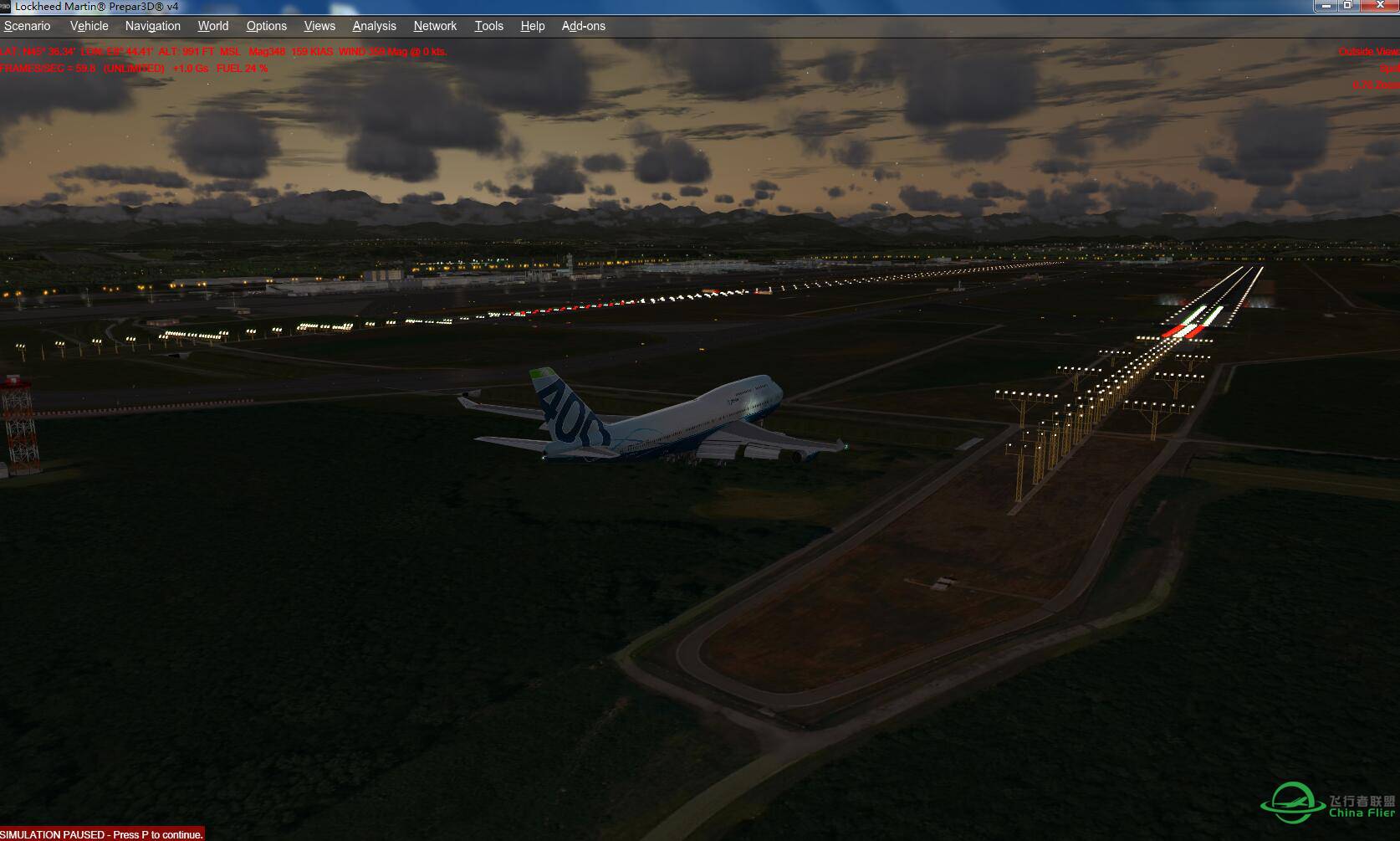Image resolution: width=1400 pixels, height=841 pixels.
Task: Open the Add-ons menu
Action: click(584, 26)
